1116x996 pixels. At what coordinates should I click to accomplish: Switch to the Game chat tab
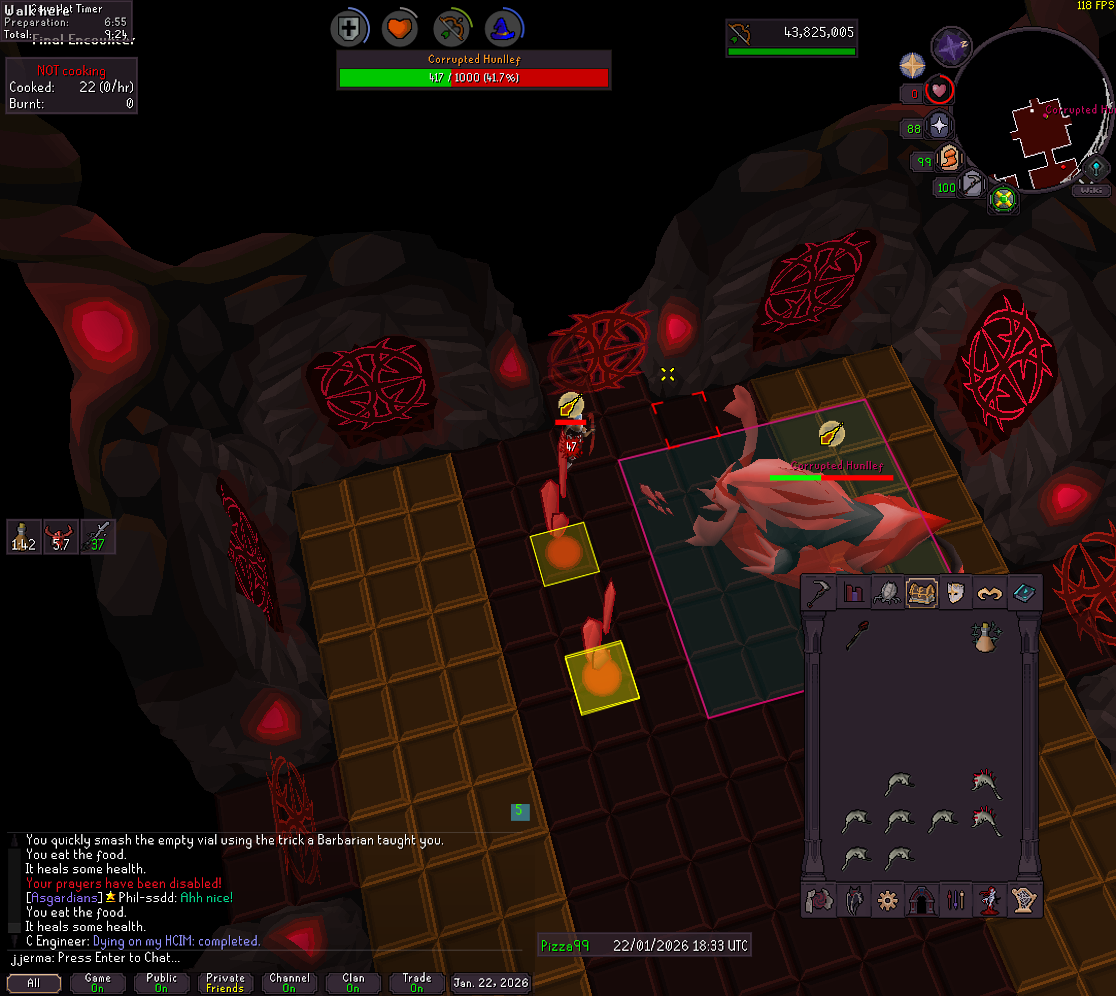98,983
